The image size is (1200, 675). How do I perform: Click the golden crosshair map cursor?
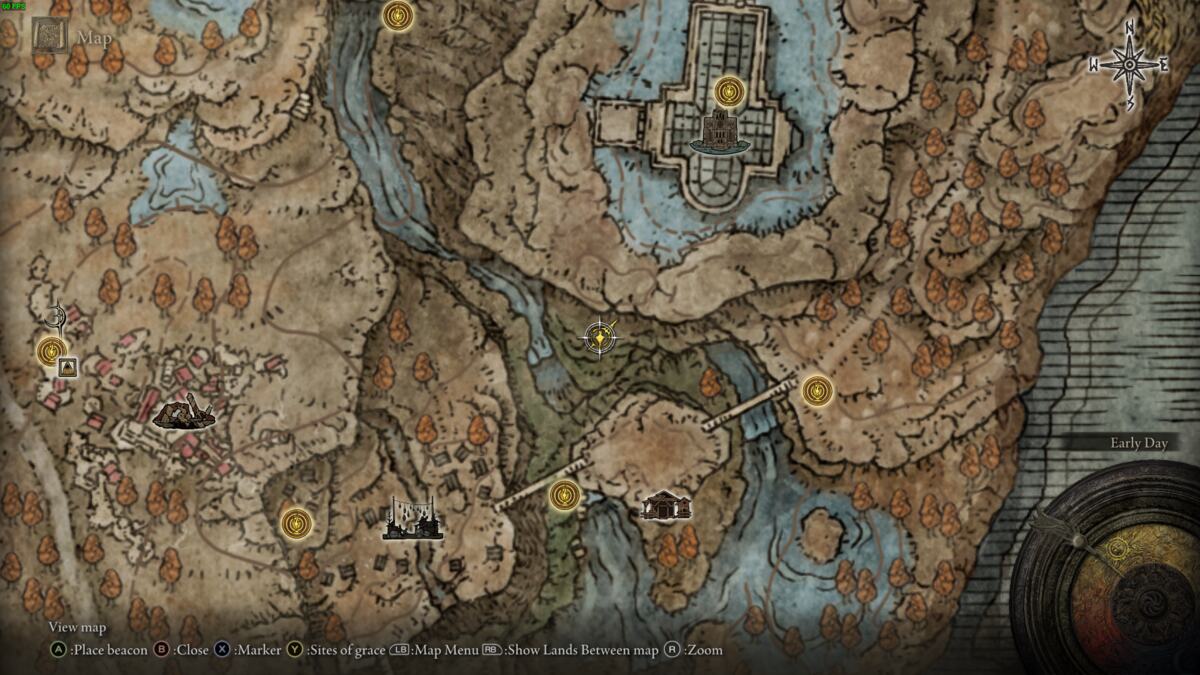599,338
